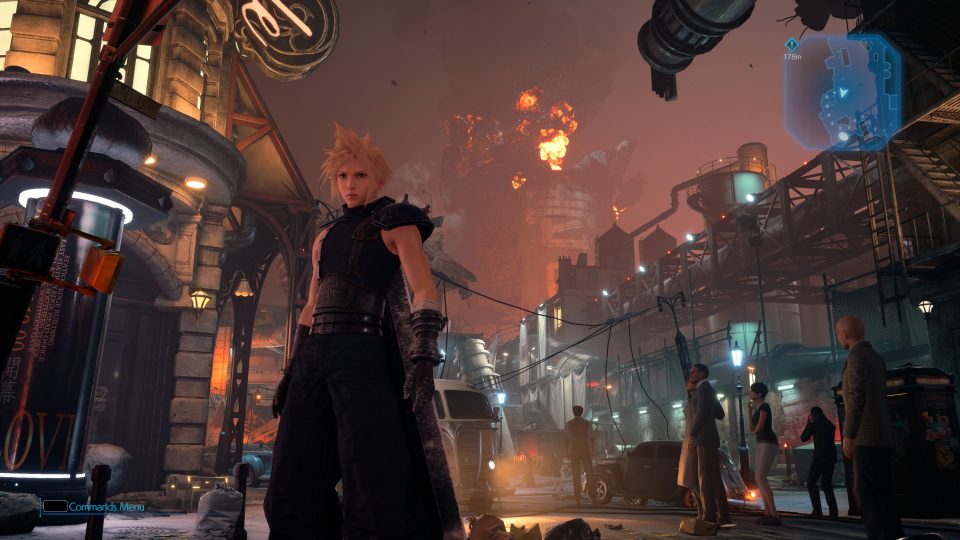Screen dimensions: 960x540
Task: Click the player arrow on the minimap
Action: (x=842, y=92)
